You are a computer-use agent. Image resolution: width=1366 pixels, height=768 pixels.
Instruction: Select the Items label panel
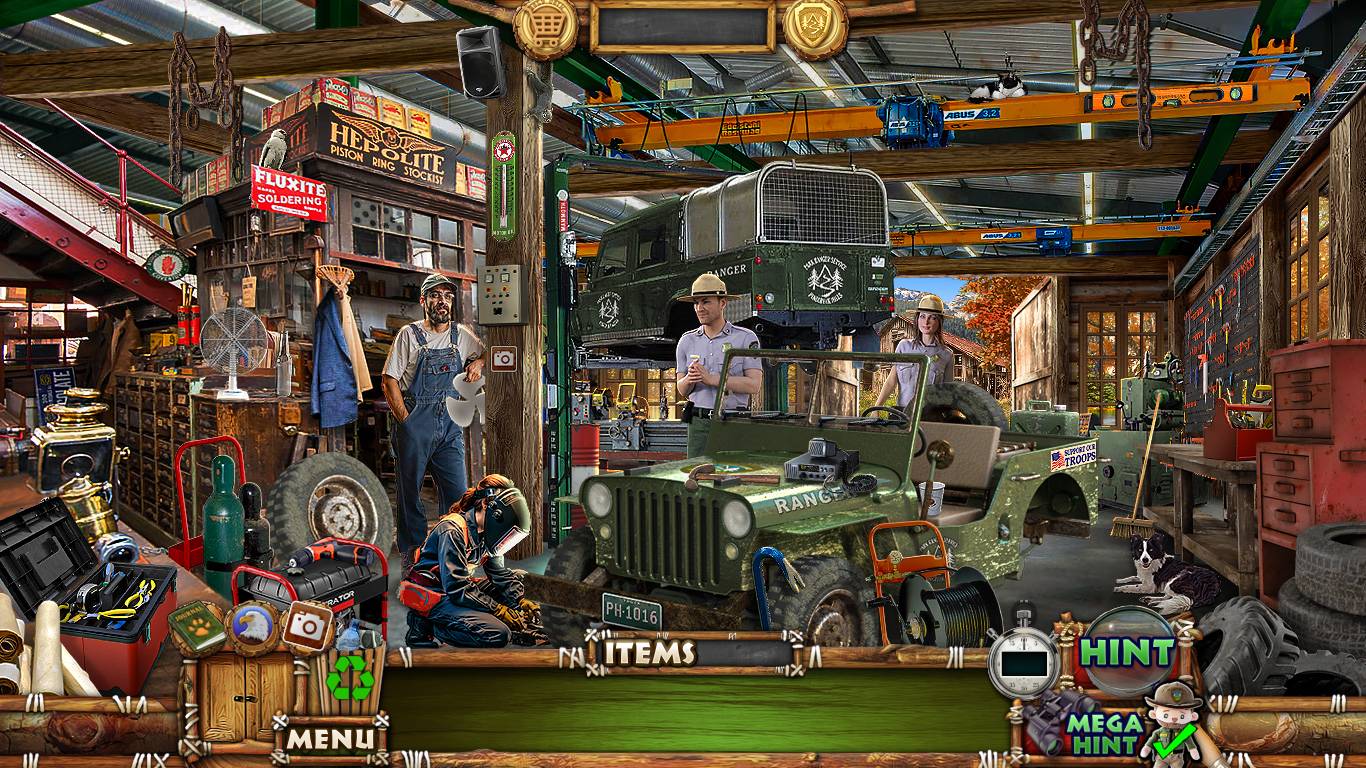point(650,654)
